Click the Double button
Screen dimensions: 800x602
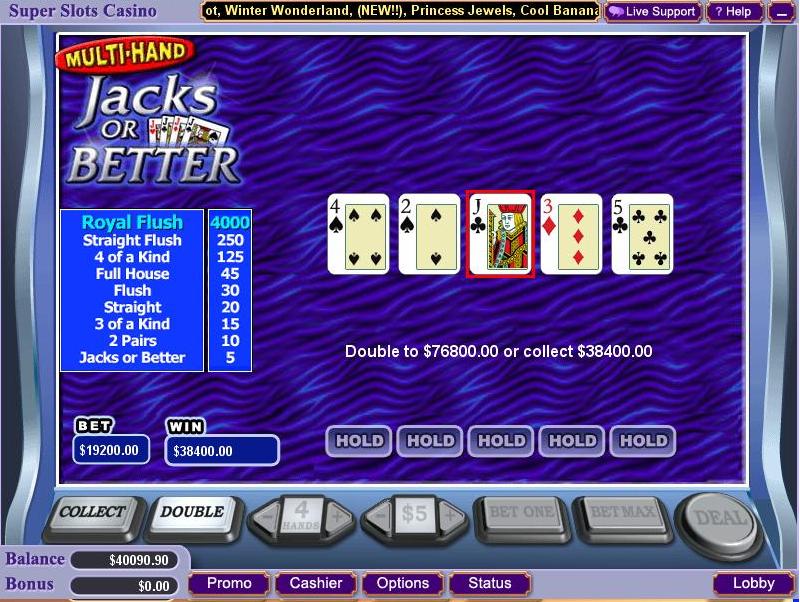192,513
